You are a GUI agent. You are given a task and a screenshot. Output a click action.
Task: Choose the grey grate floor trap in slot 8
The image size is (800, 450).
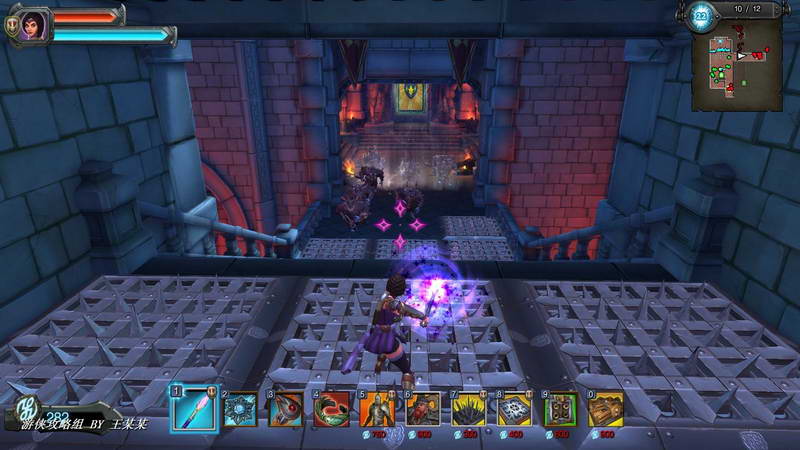pyautogui.click(x=514, y=409)
